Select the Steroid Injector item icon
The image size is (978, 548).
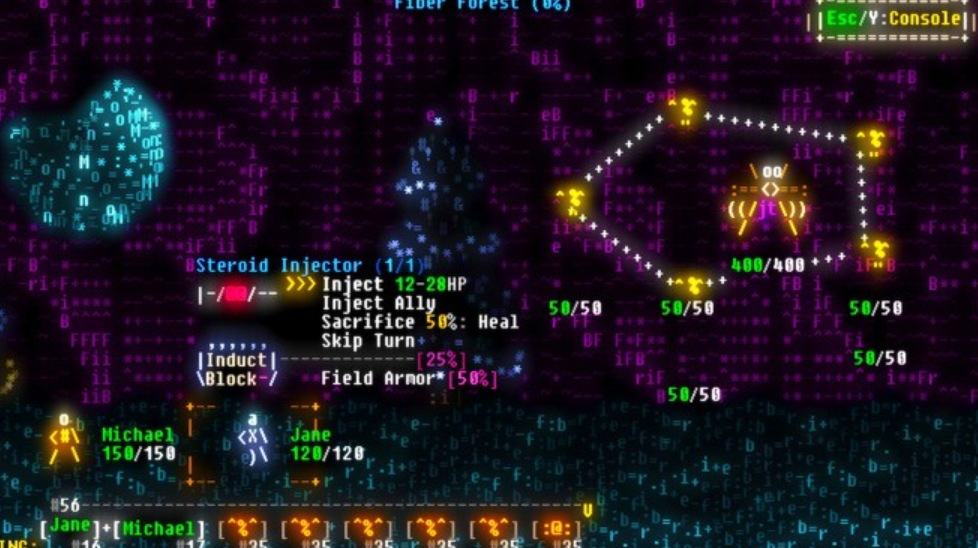(x=236, y=294)
